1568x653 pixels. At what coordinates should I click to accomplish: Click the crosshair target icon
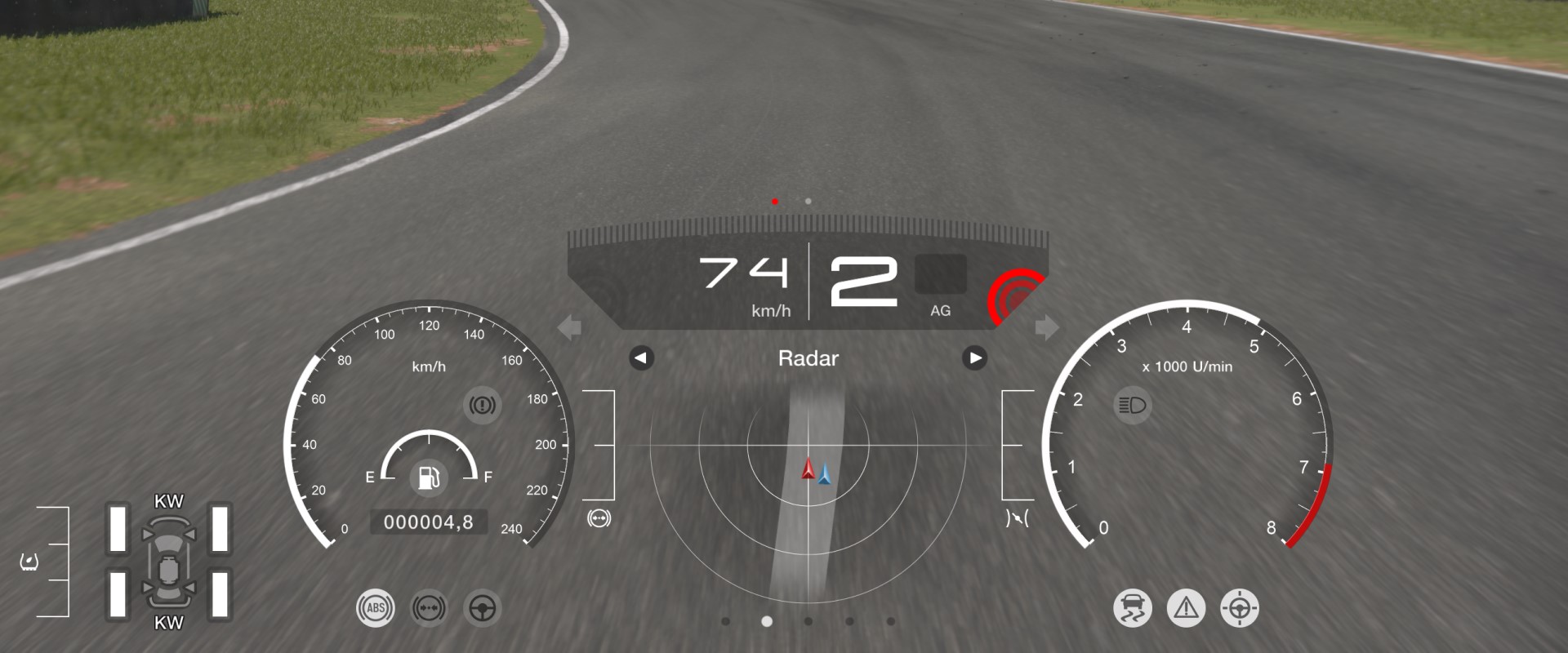pos(1239,608)
